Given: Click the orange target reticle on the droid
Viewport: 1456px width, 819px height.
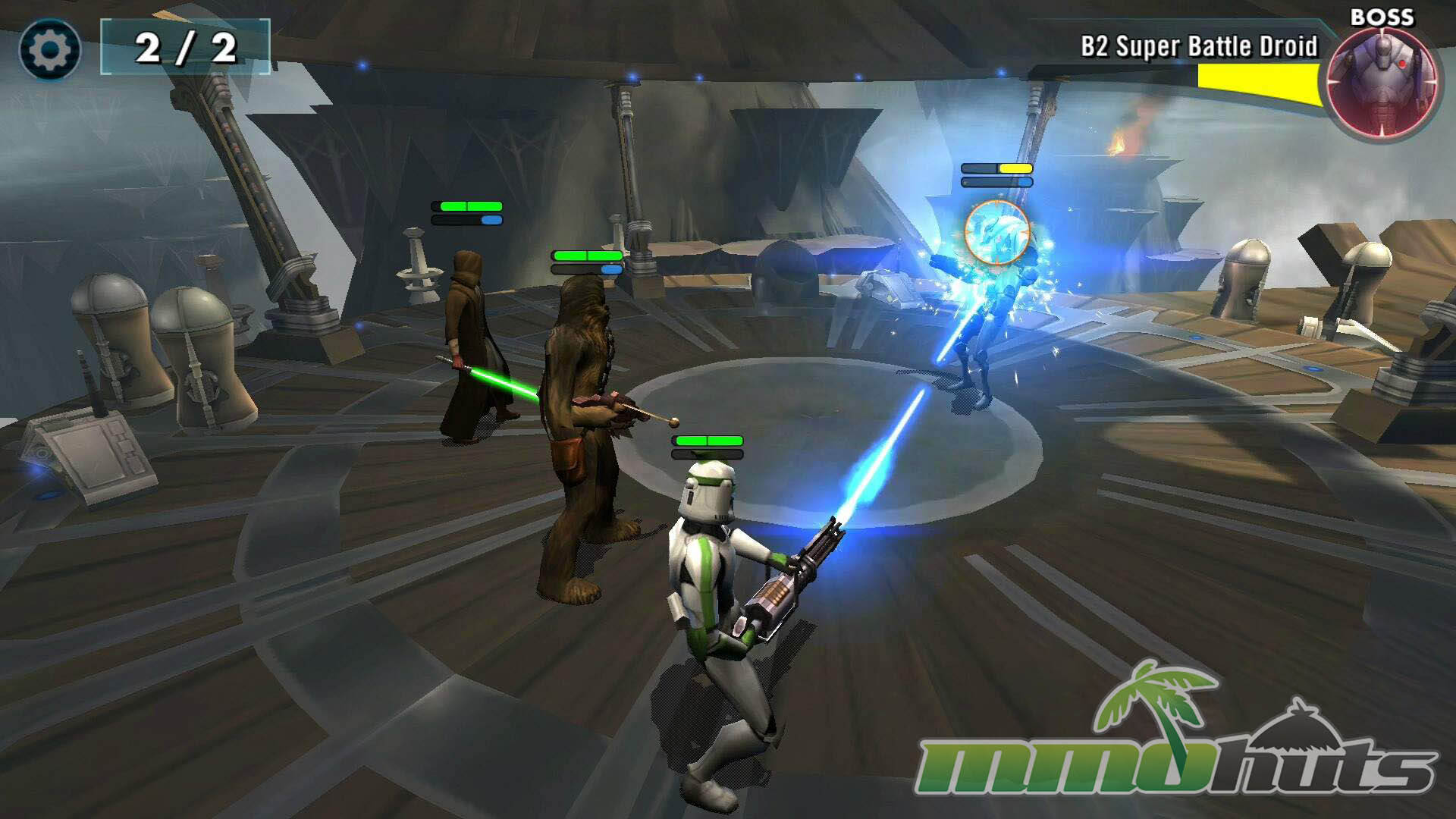Looking at the screenshot, I should pyautogui.click(x=996, y=232).
